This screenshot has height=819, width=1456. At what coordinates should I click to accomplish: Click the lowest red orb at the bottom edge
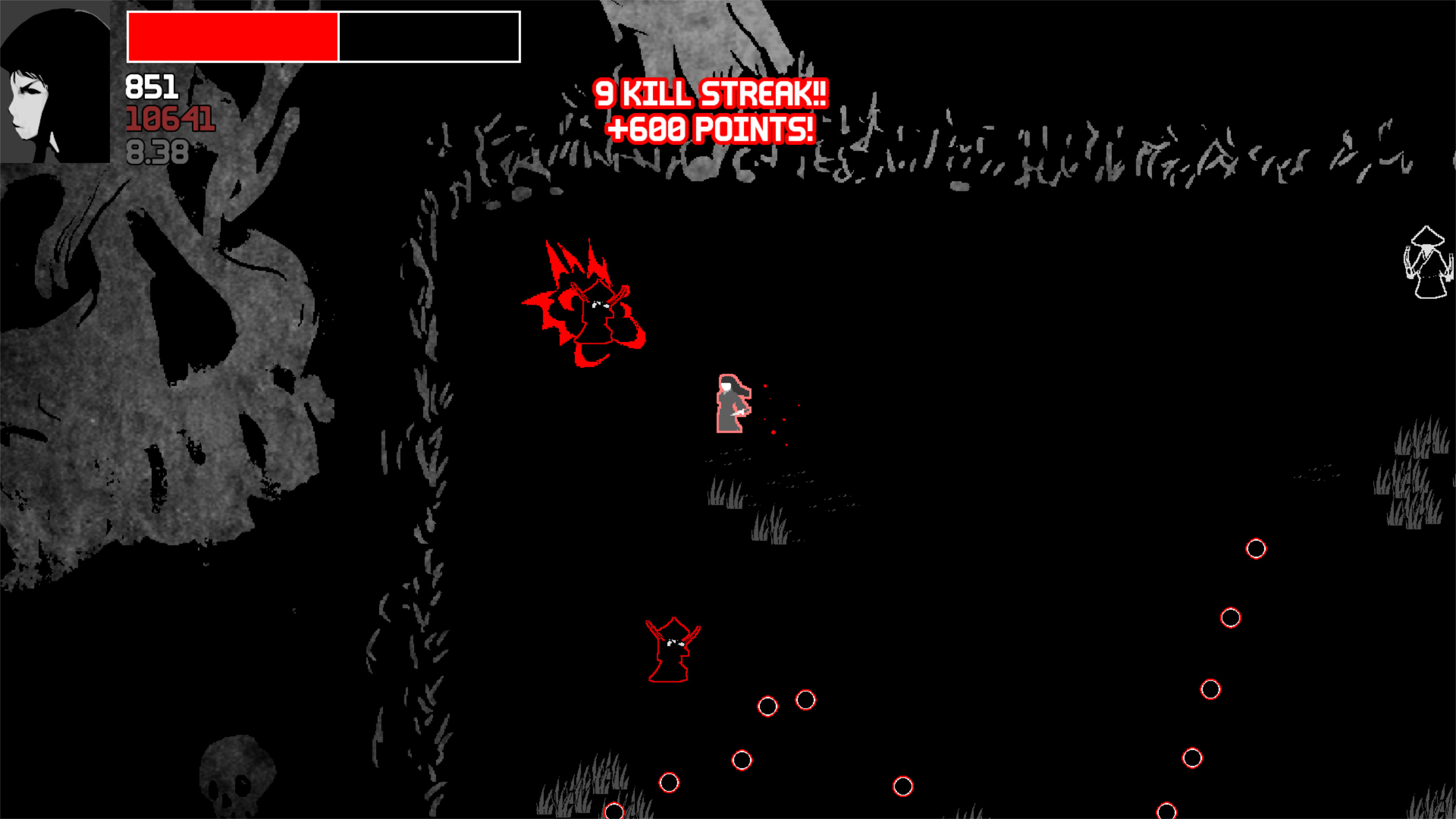tap(614, 814)
